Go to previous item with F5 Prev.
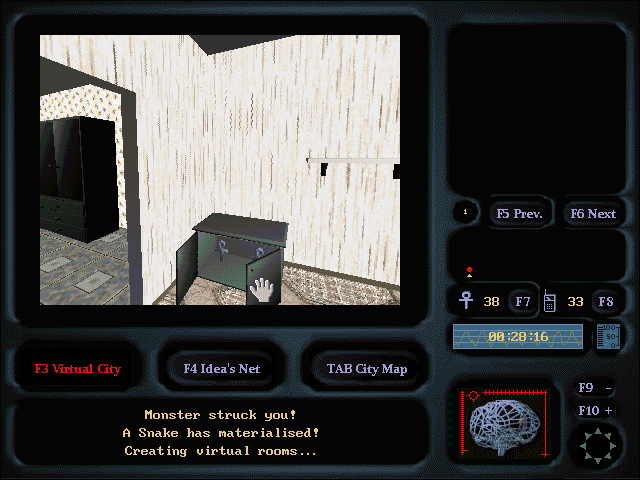 click(x=518, y=213)
